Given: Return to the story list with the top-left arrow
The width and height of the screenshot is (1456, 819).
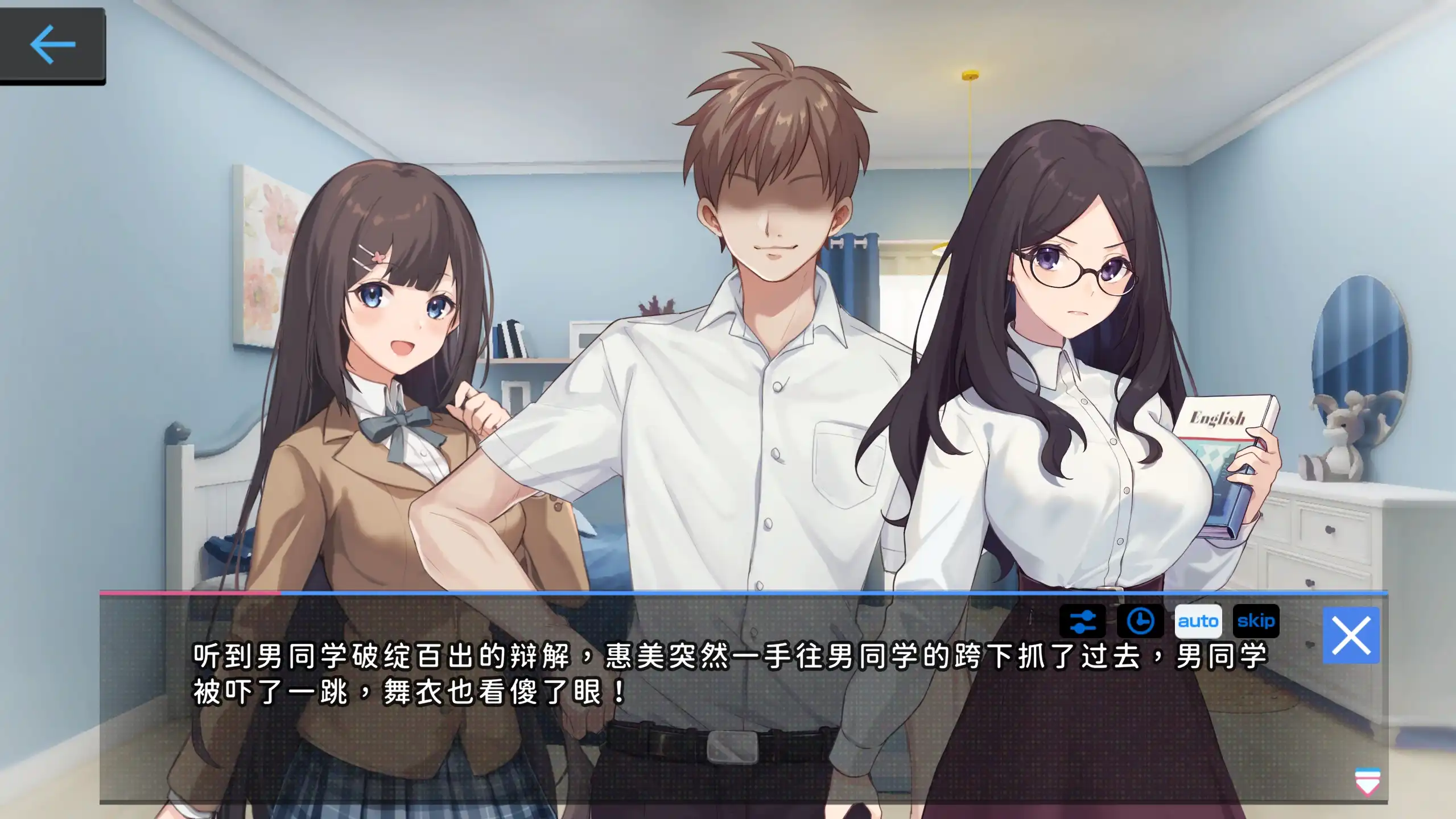Looking at the screenshot, I should (54, 44).
